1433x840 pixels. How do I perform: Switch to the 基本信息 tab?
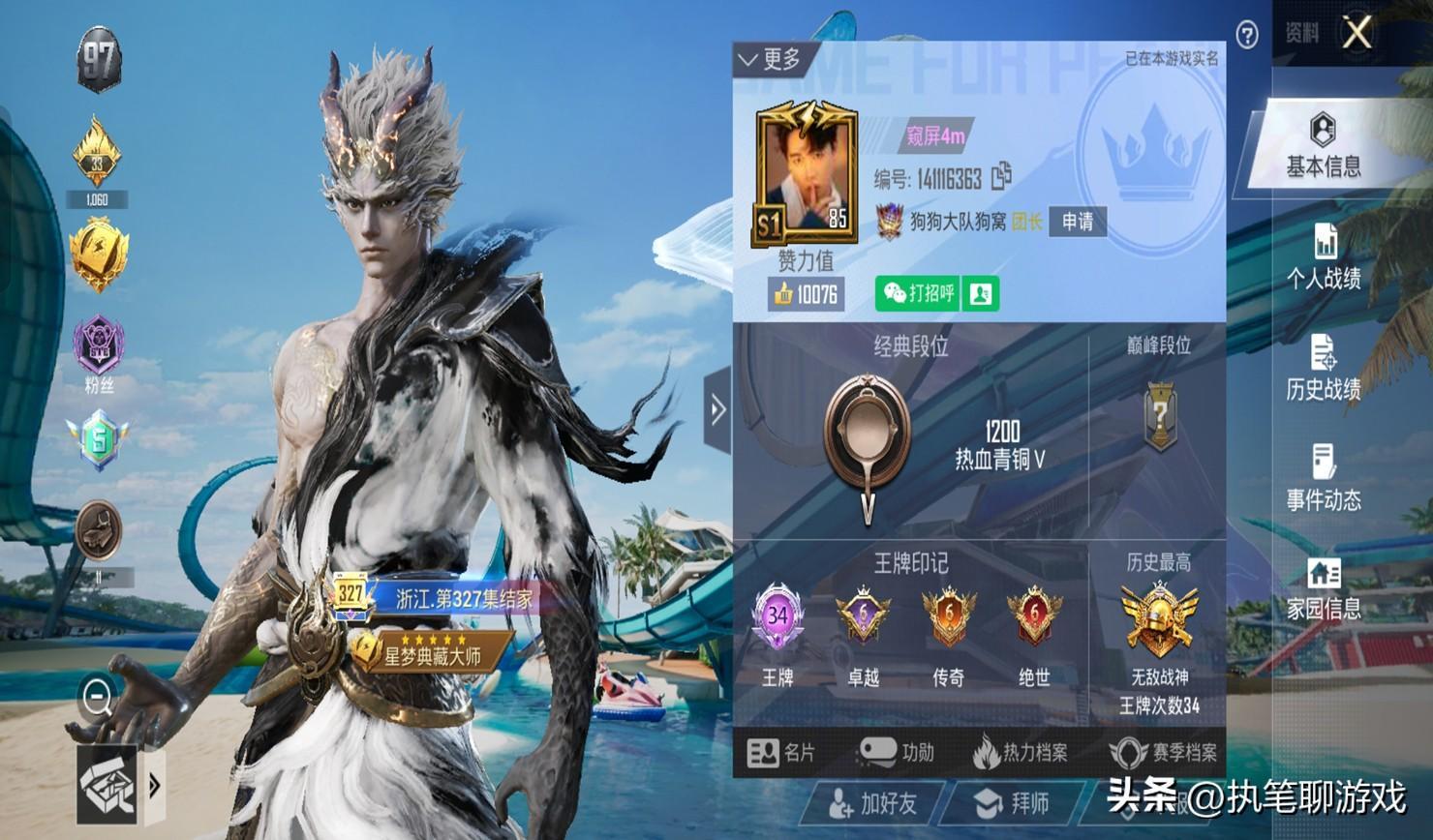1323,145
